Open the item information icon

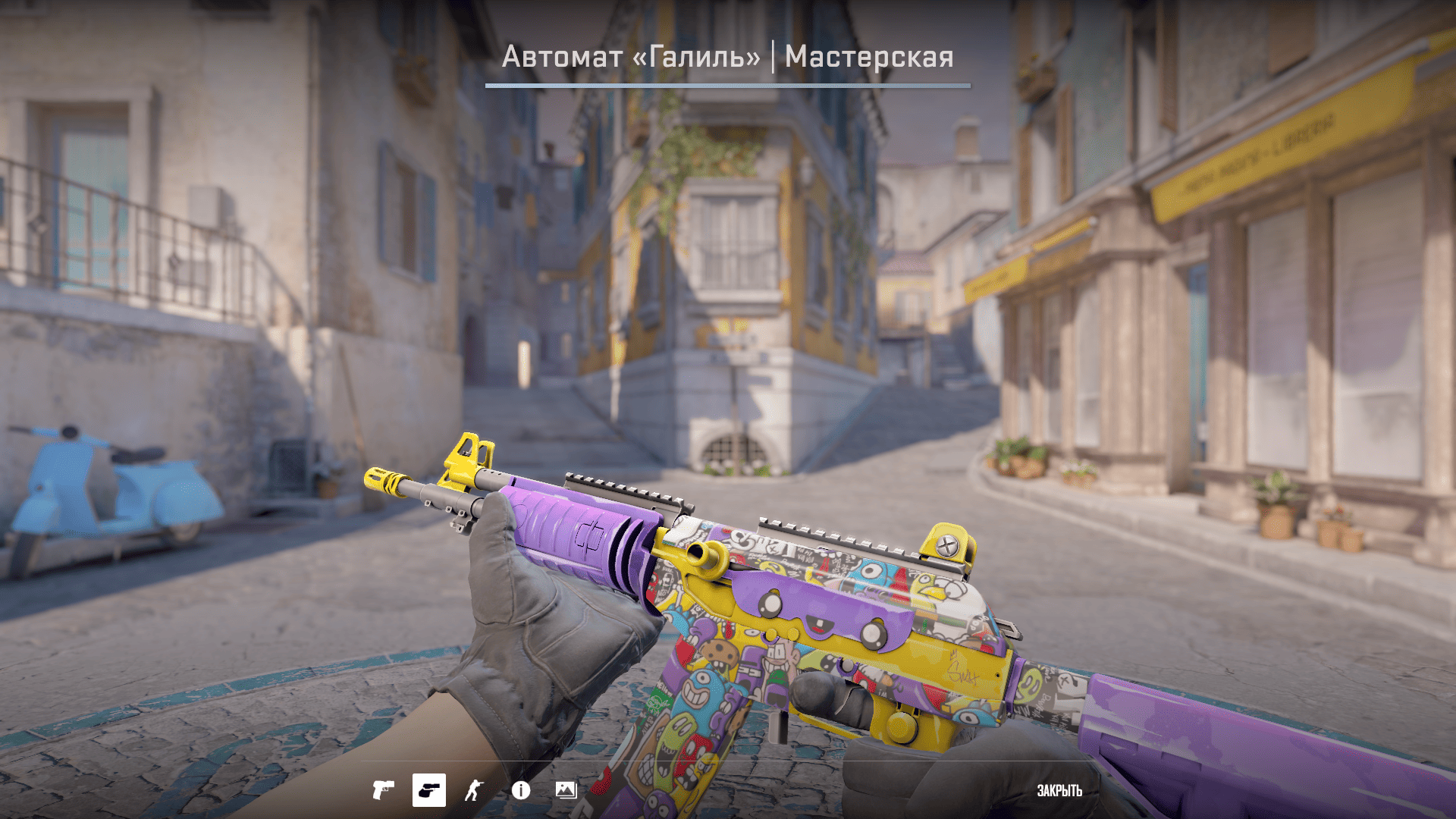tap(521, 790)
